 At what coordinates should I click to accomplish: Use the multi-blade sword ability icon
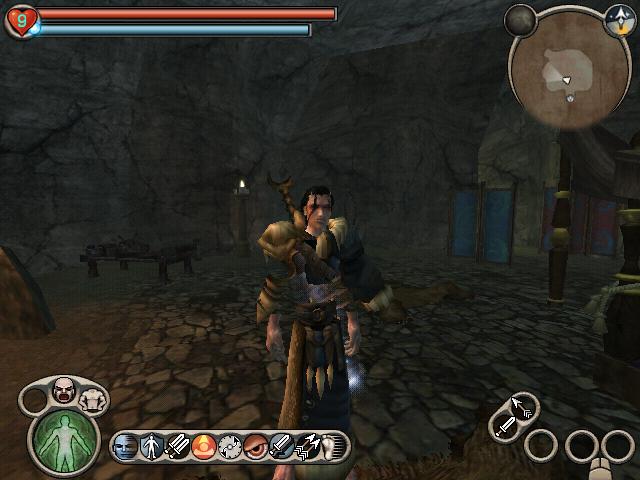pyautogui.click(x=179, y=446)
